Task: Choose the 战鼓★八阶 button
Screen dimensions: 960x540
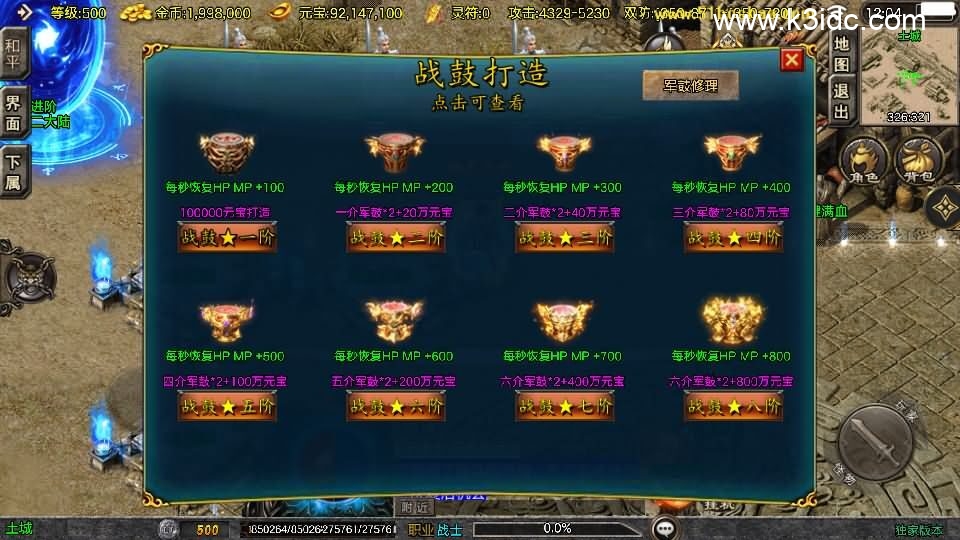Action: click(733, 406)
